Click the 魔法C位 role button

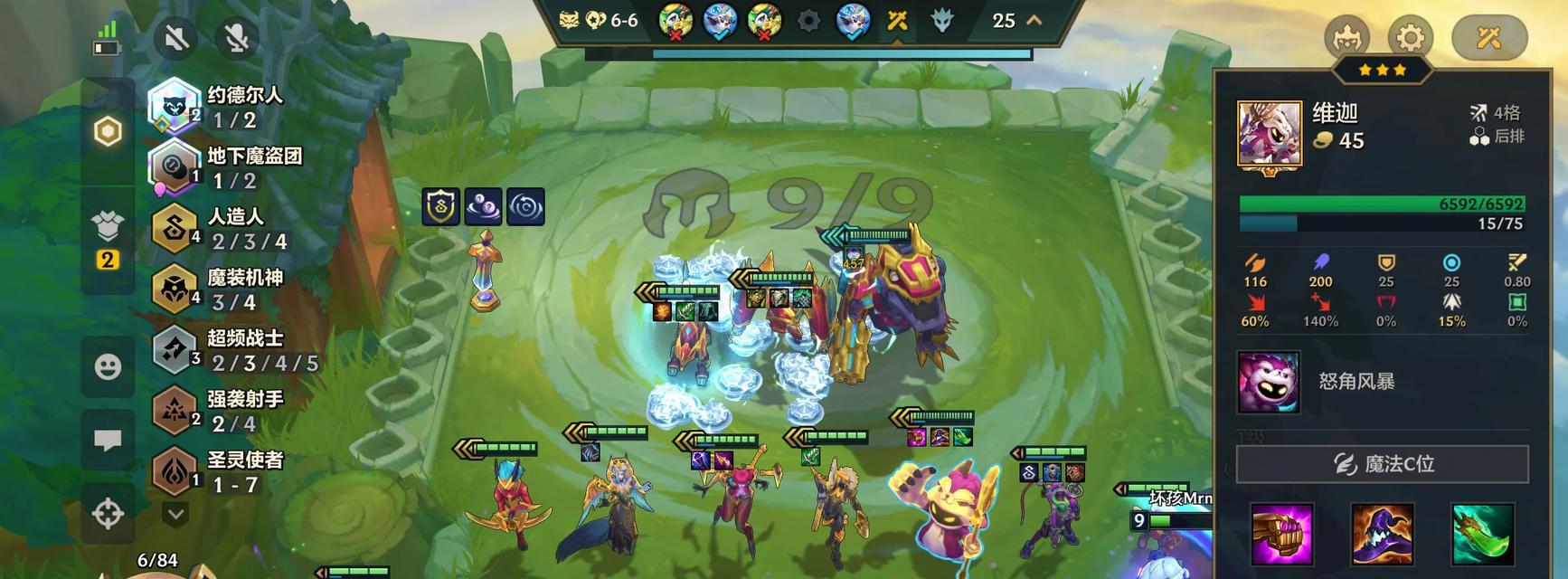pyautogui.click(x=1382, y=464)
